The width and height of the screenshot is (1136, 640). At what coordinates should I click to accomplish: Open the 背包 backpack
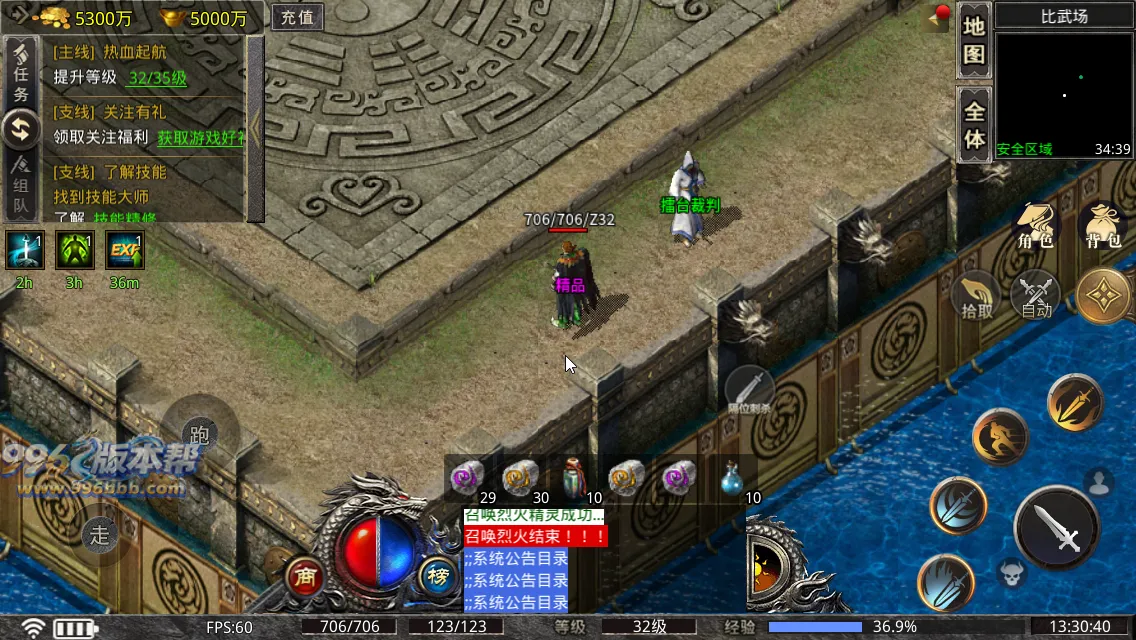pos(1102,227)
